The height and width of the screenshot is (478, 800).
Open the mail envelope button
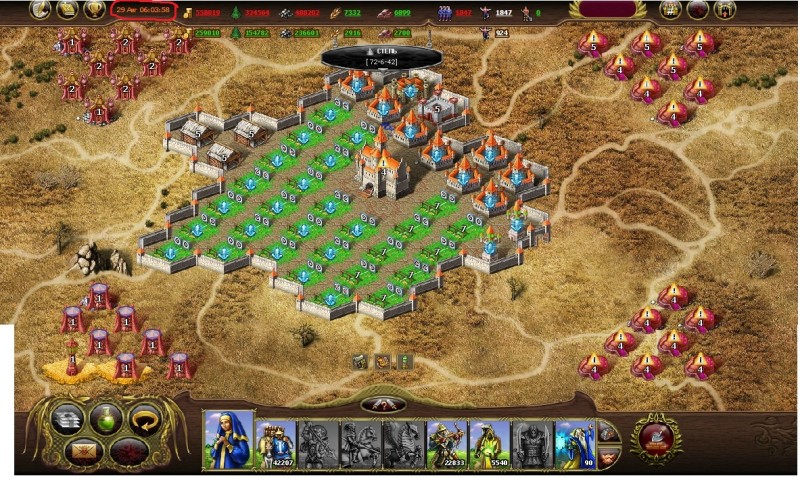click(x=83, y=451)
